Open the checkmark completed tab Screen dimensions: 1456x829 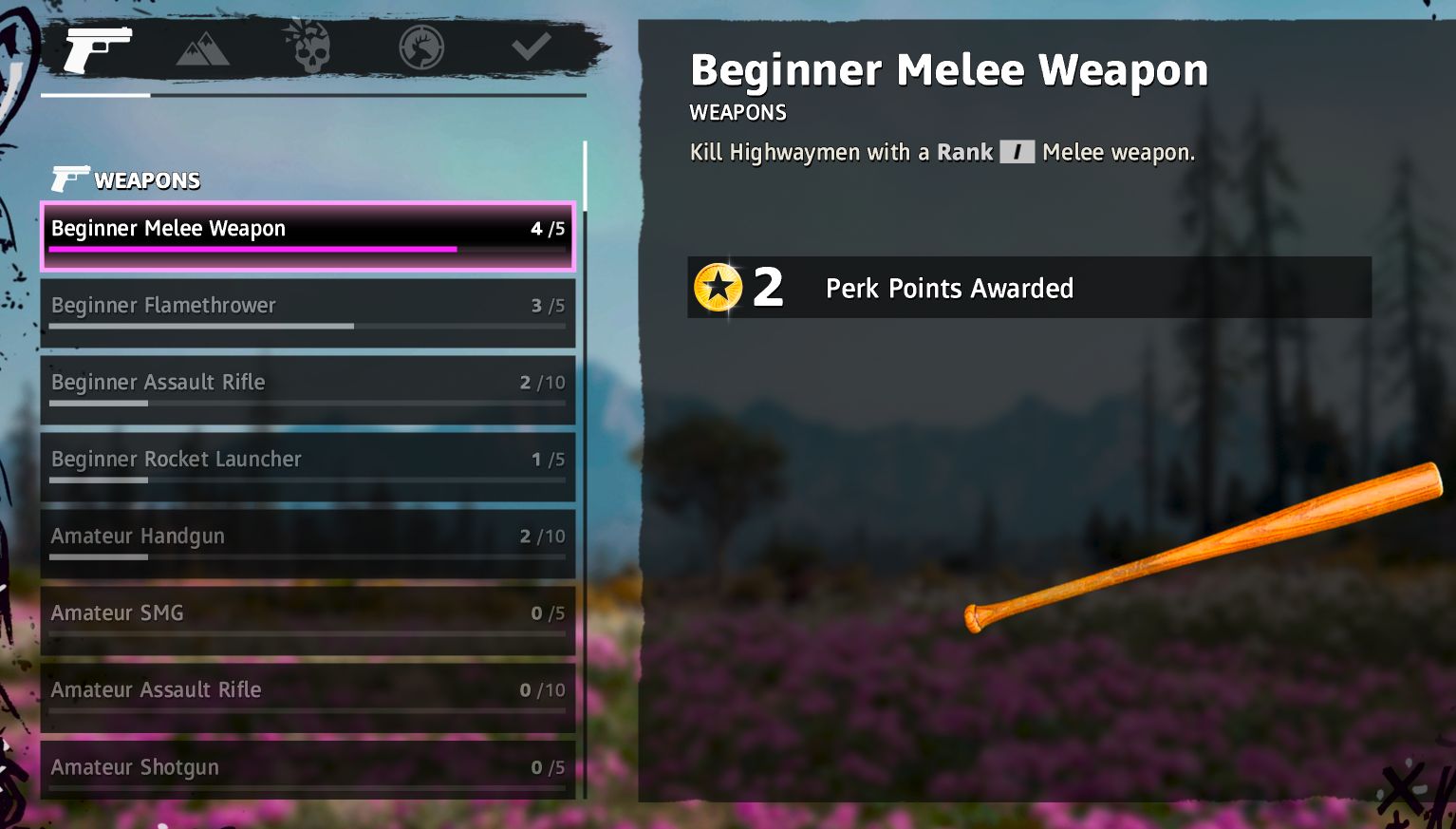531,46
